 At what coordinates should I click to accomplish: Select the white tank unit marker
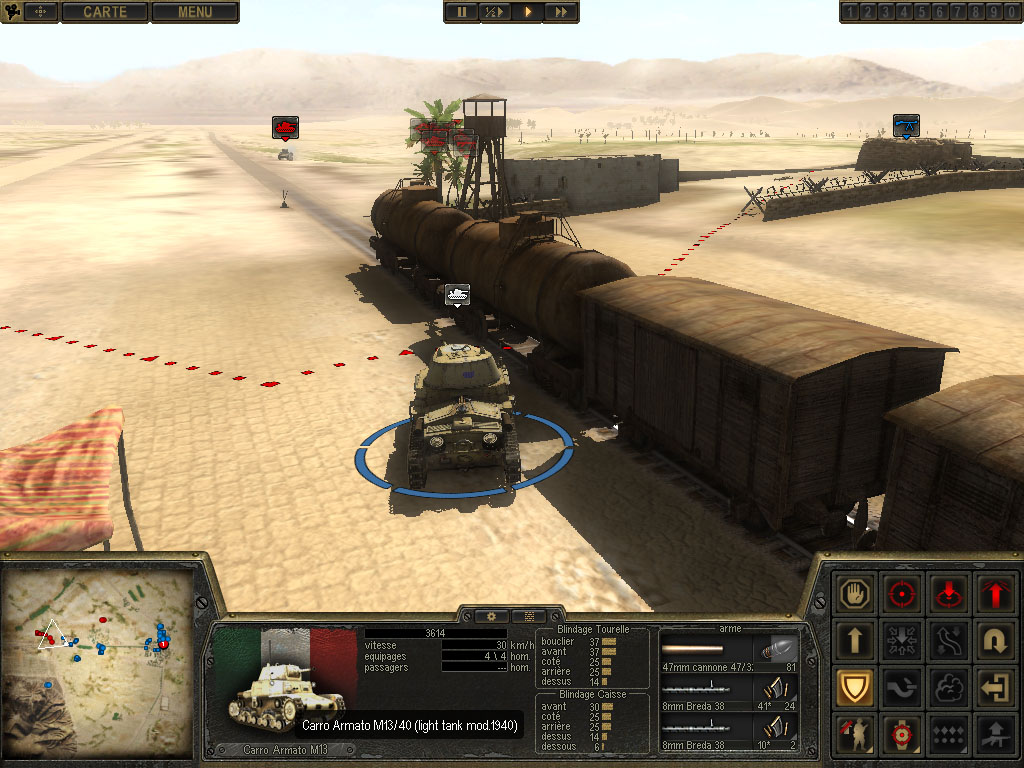458,294
